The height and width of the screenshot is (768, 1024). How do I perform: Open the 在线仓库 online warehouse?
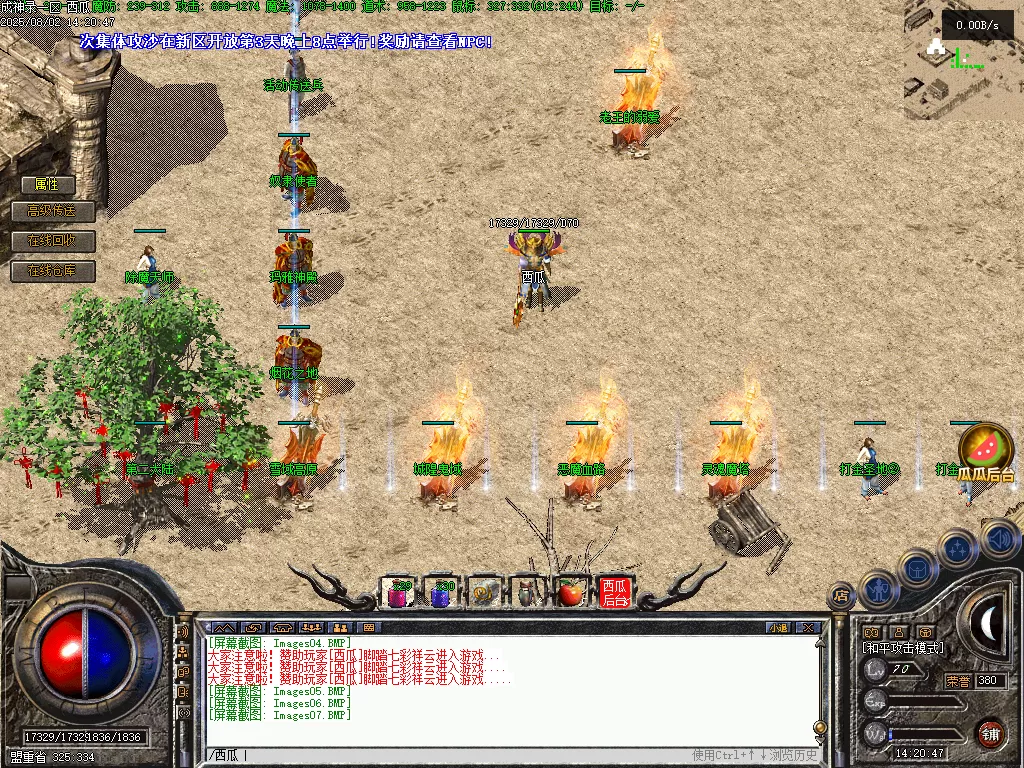52,271
